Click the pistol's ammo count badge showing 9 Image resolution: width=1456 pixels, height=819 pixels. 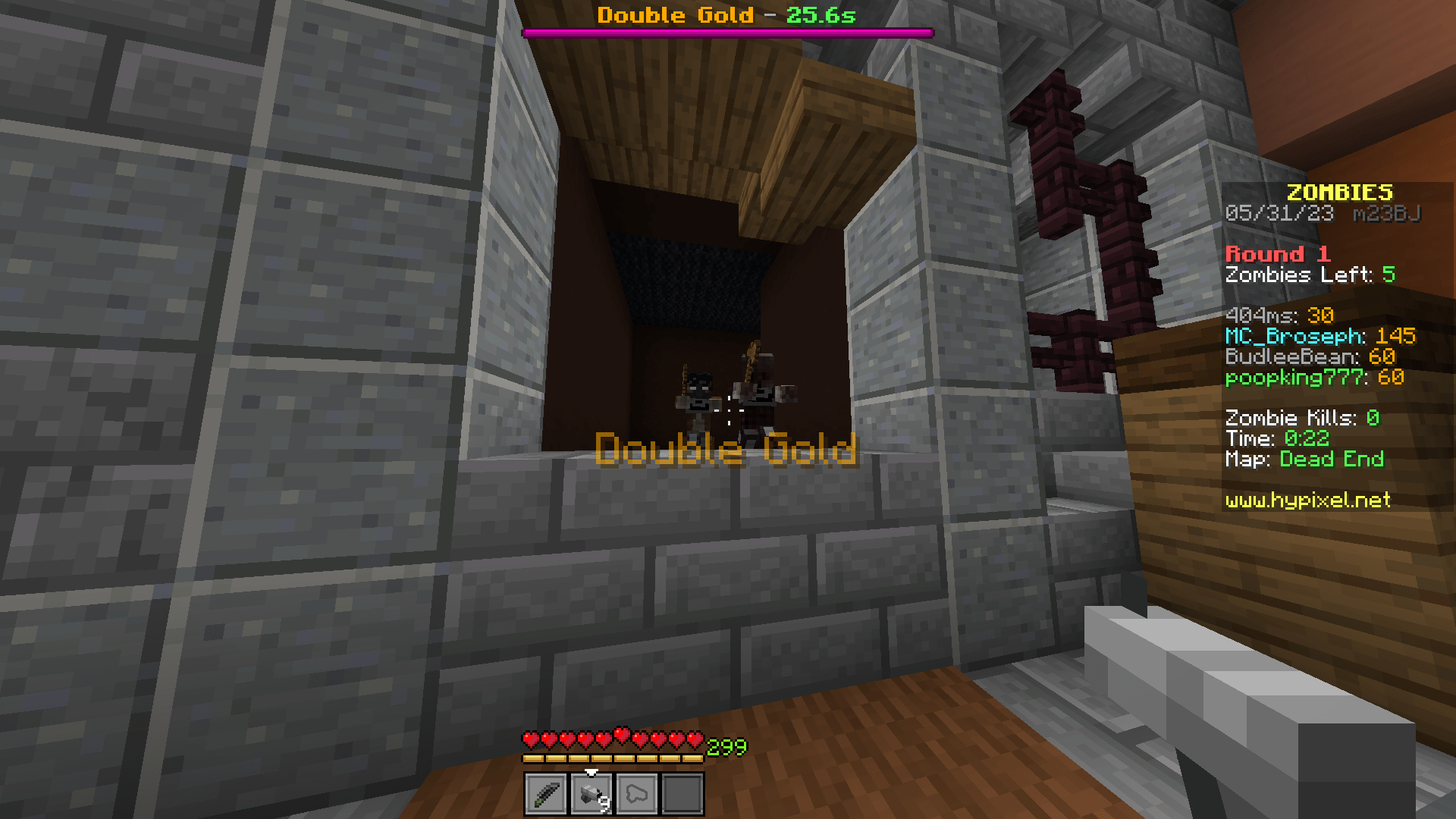tap(603, 804)
